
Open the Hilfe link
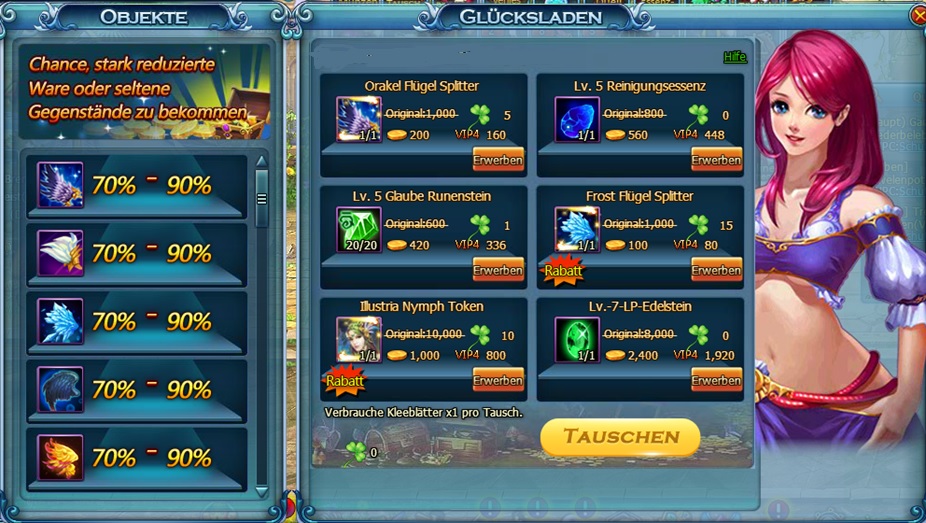(735, 57)
